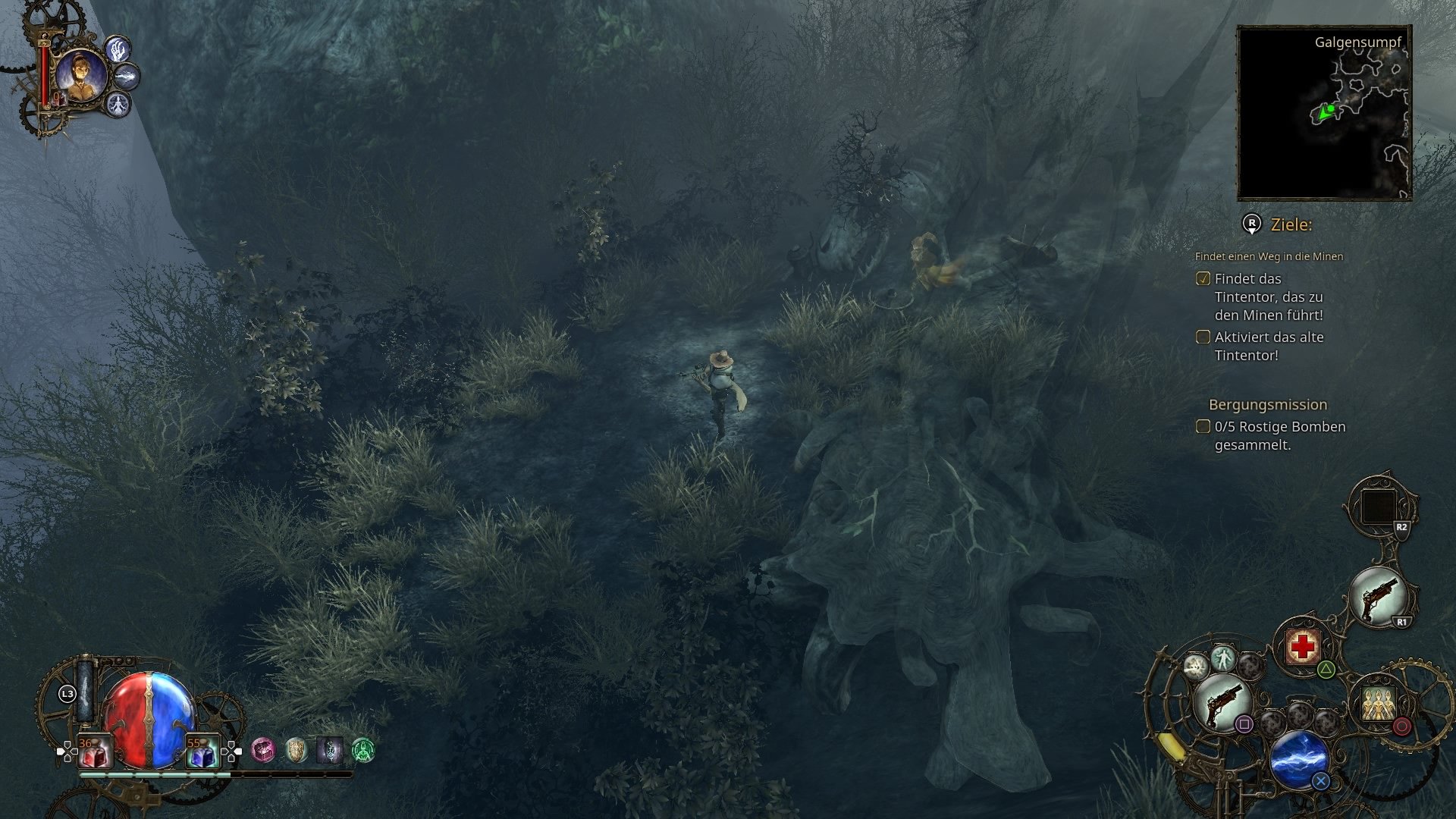Check the 'Aktiviert das alte Tintentor!' objective box
This screenshot has height=819, width=1456.
(x=1203, y=337)
